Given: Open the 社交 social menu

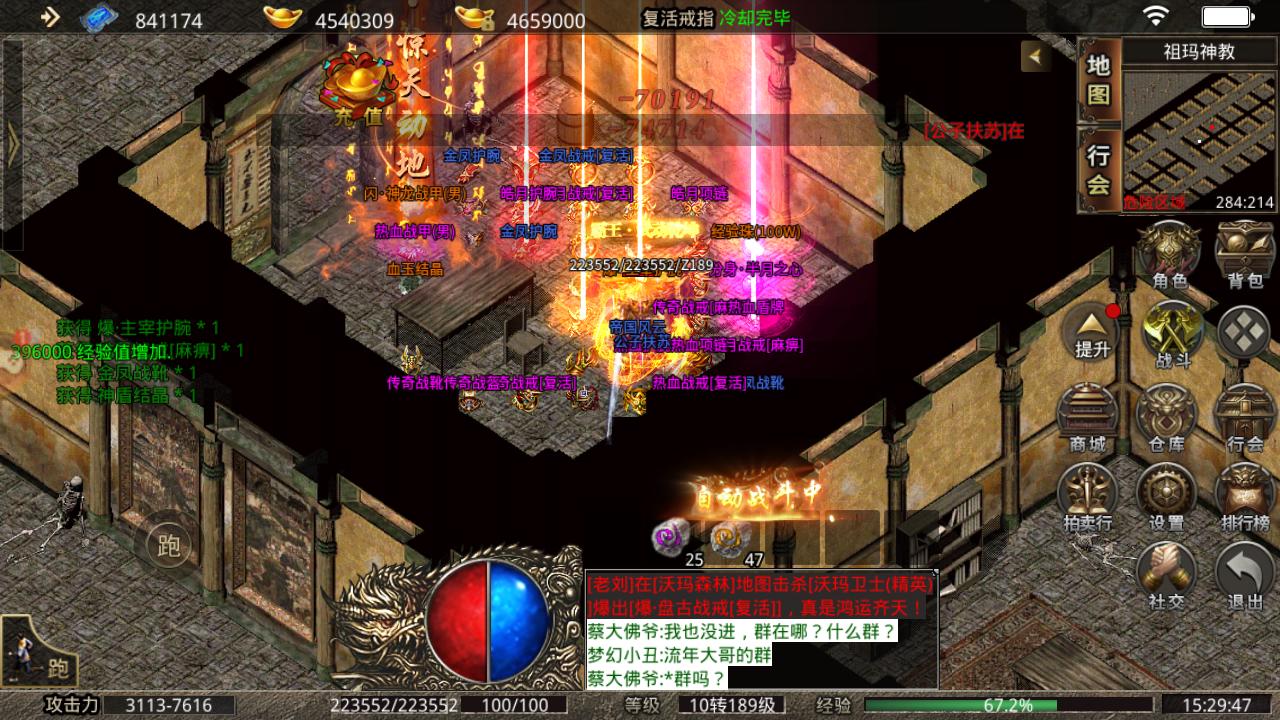Looking at the screenshot, I should coord(1166,574).
